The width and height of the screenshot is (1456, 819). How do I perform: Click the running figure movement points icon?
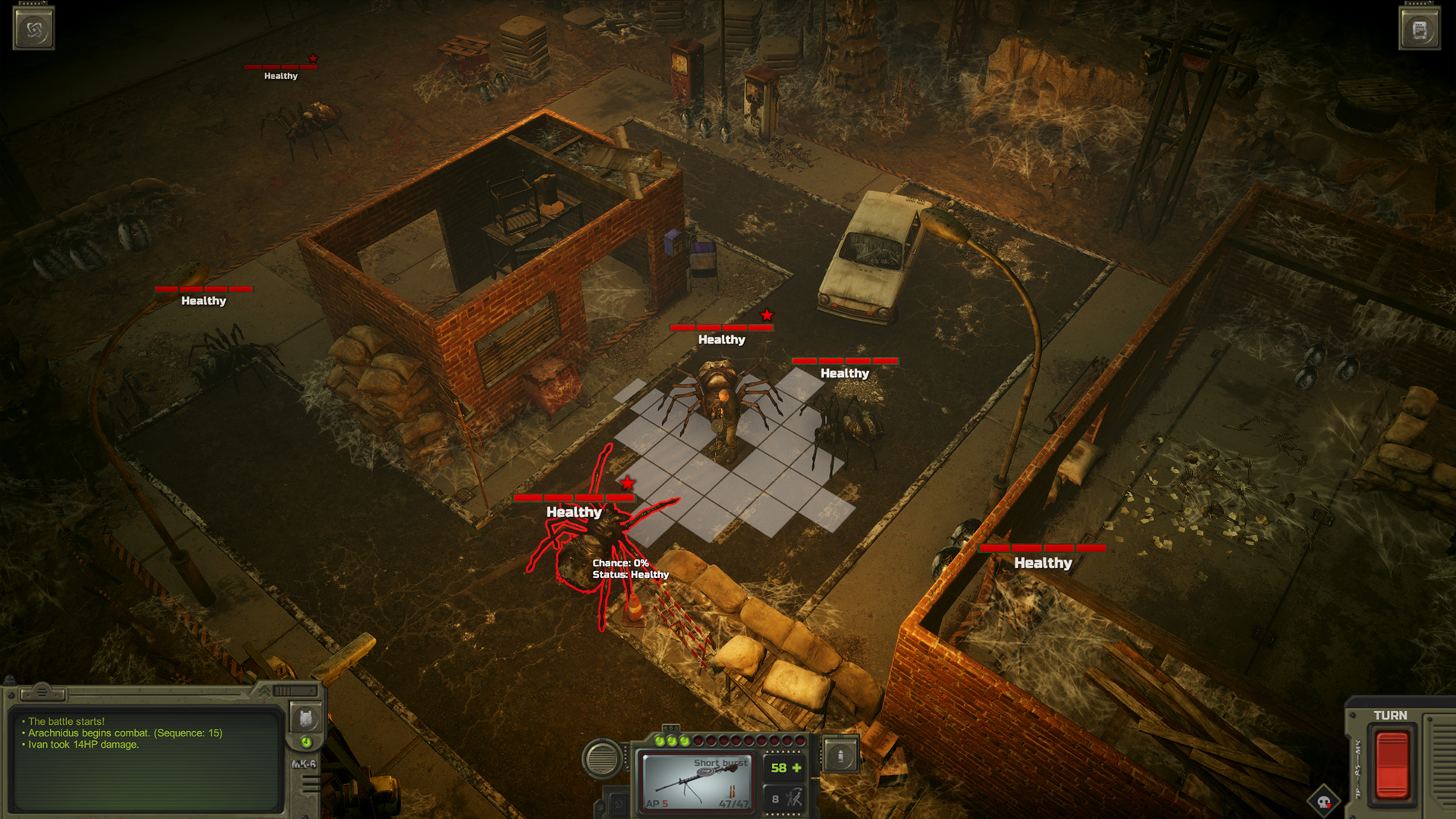coord(794,798)
